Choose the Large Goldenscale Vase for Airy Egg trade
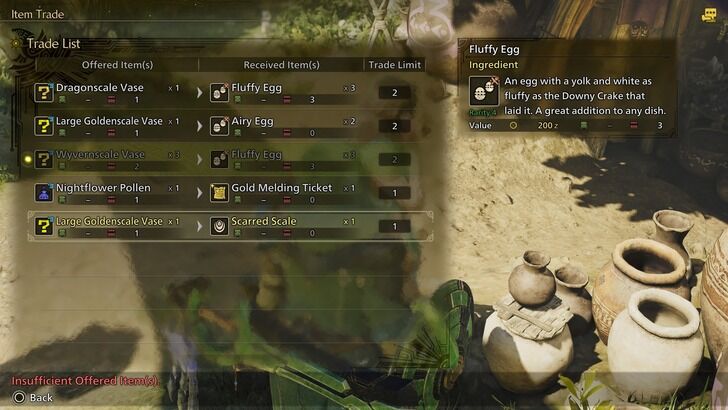 click(230, 126)
